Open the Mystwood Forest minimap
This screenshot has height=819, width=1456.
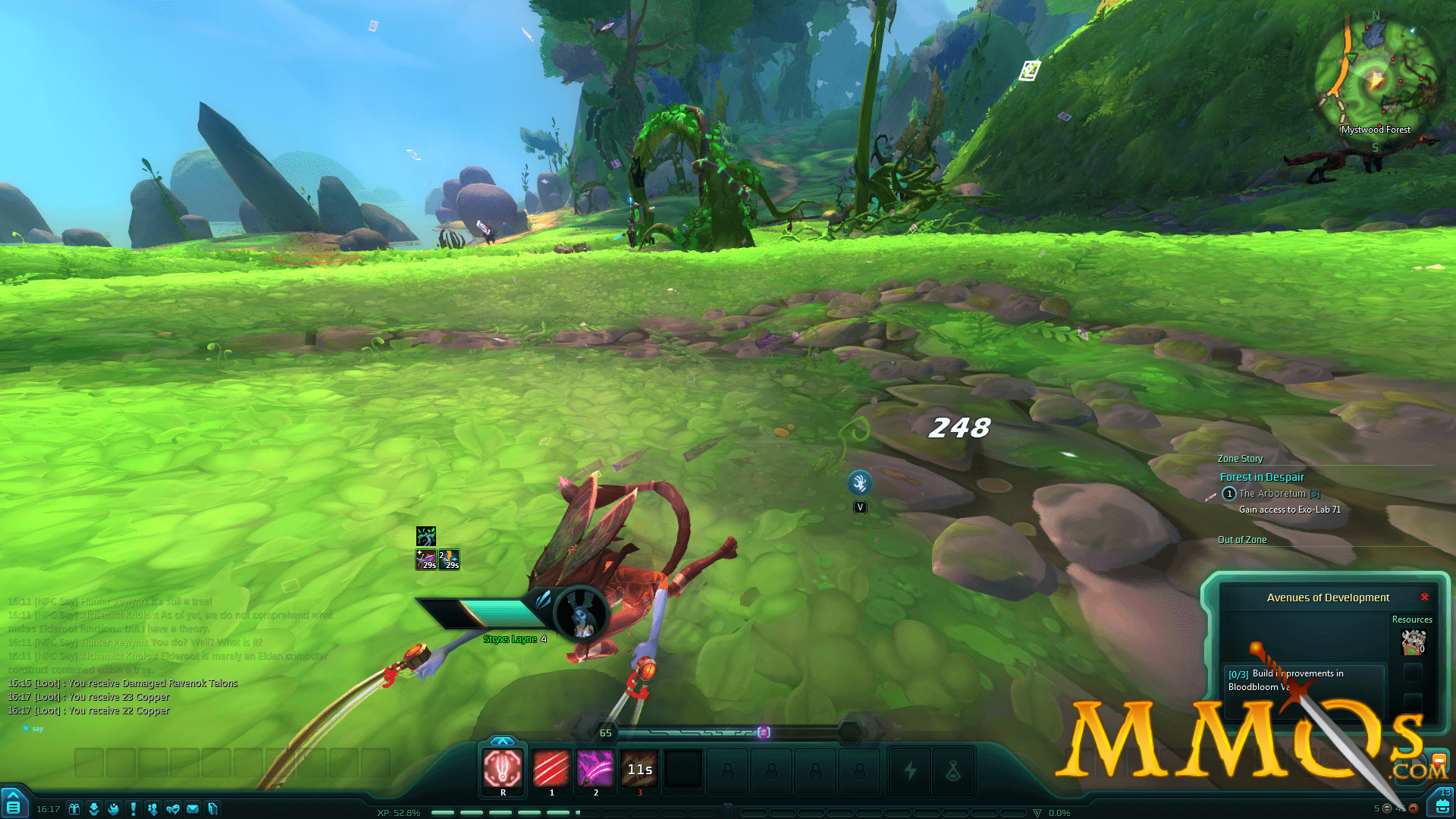coord(1375,76)
